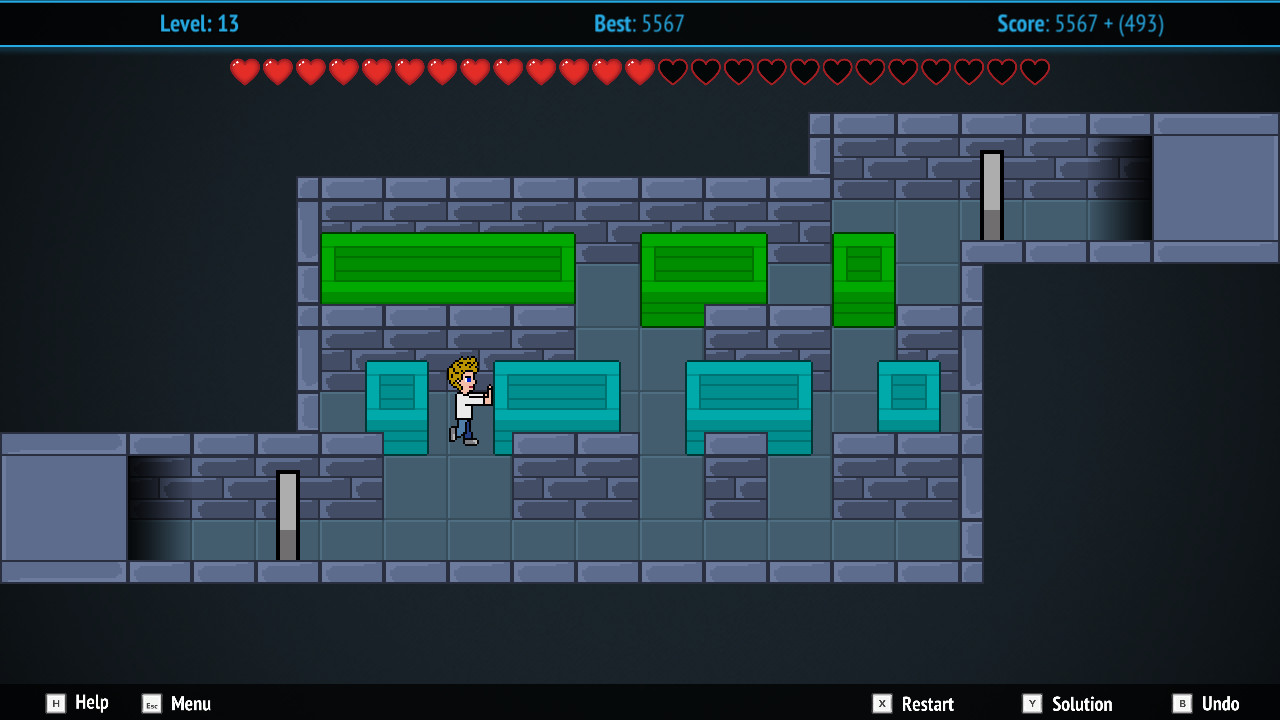This screenshot has width=1280, height=720.
Task: Click the Esc key icon beside Menu
Action: coord(151,703)
